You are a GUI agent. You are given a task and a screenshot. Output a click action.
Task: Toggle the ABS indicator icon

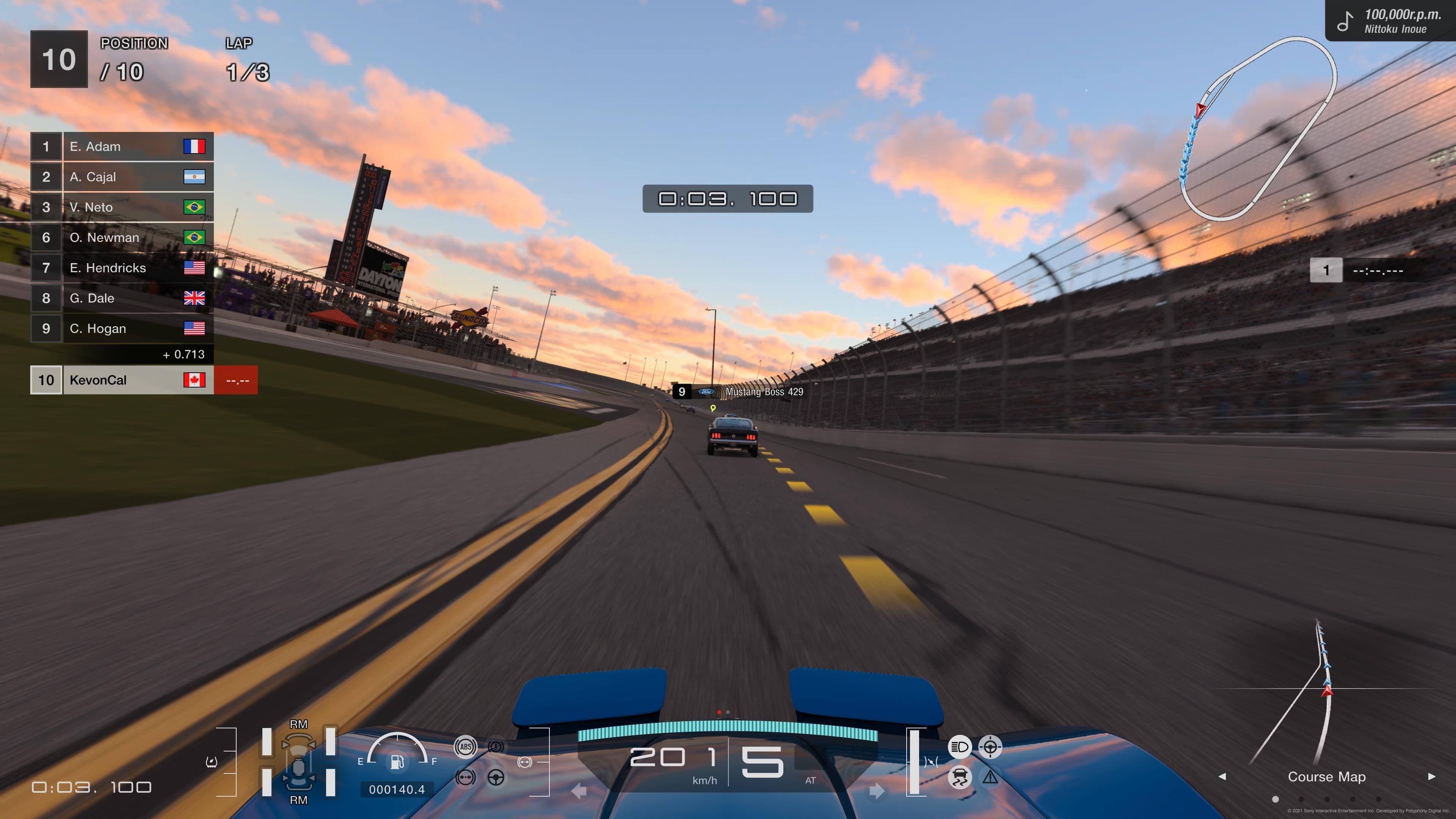click(x=465, y=747)
